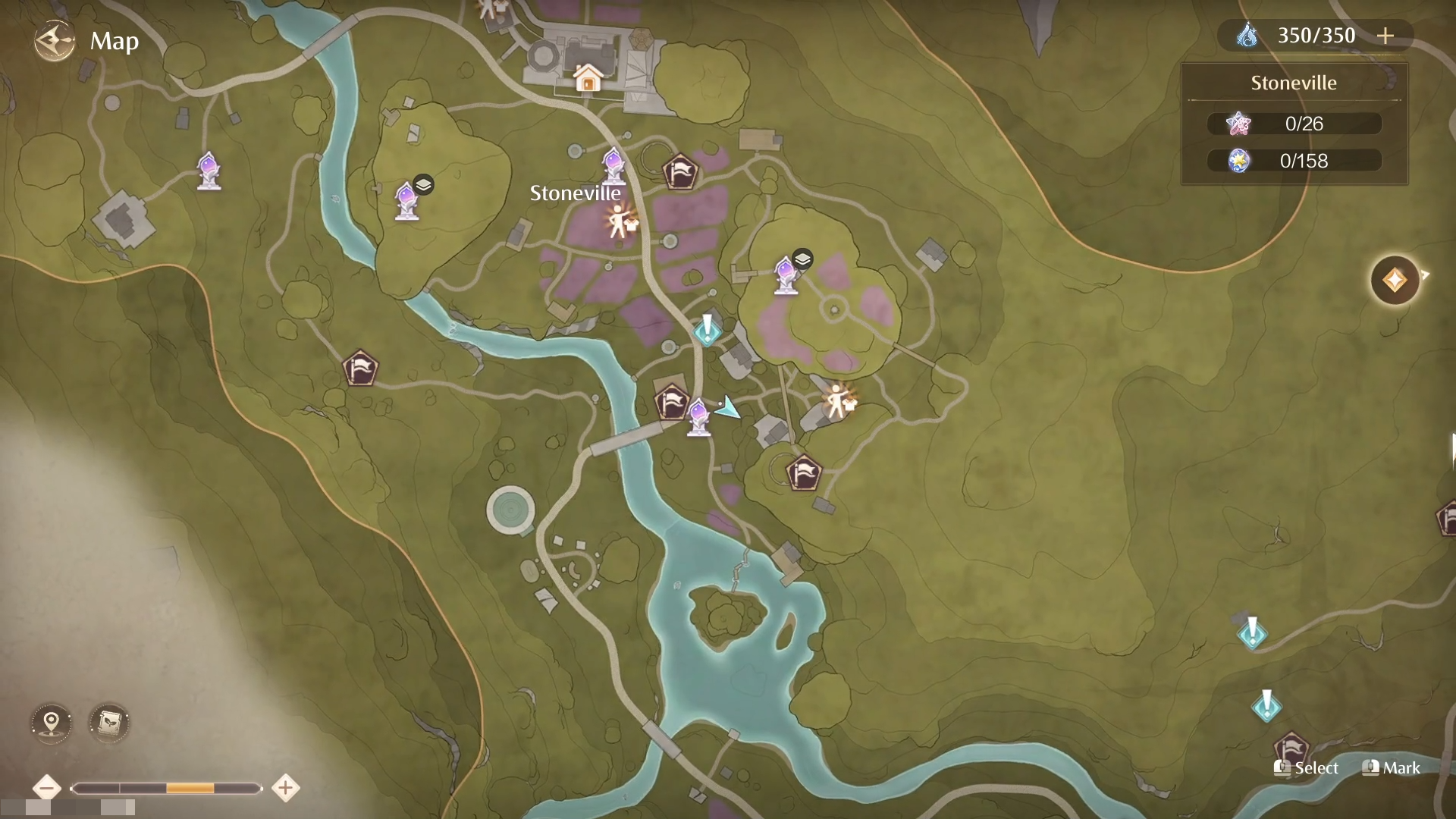Select the clothing shop marker under Stoneville label
The height and width of the screenshot is (819, 1456).
(620, 221)
